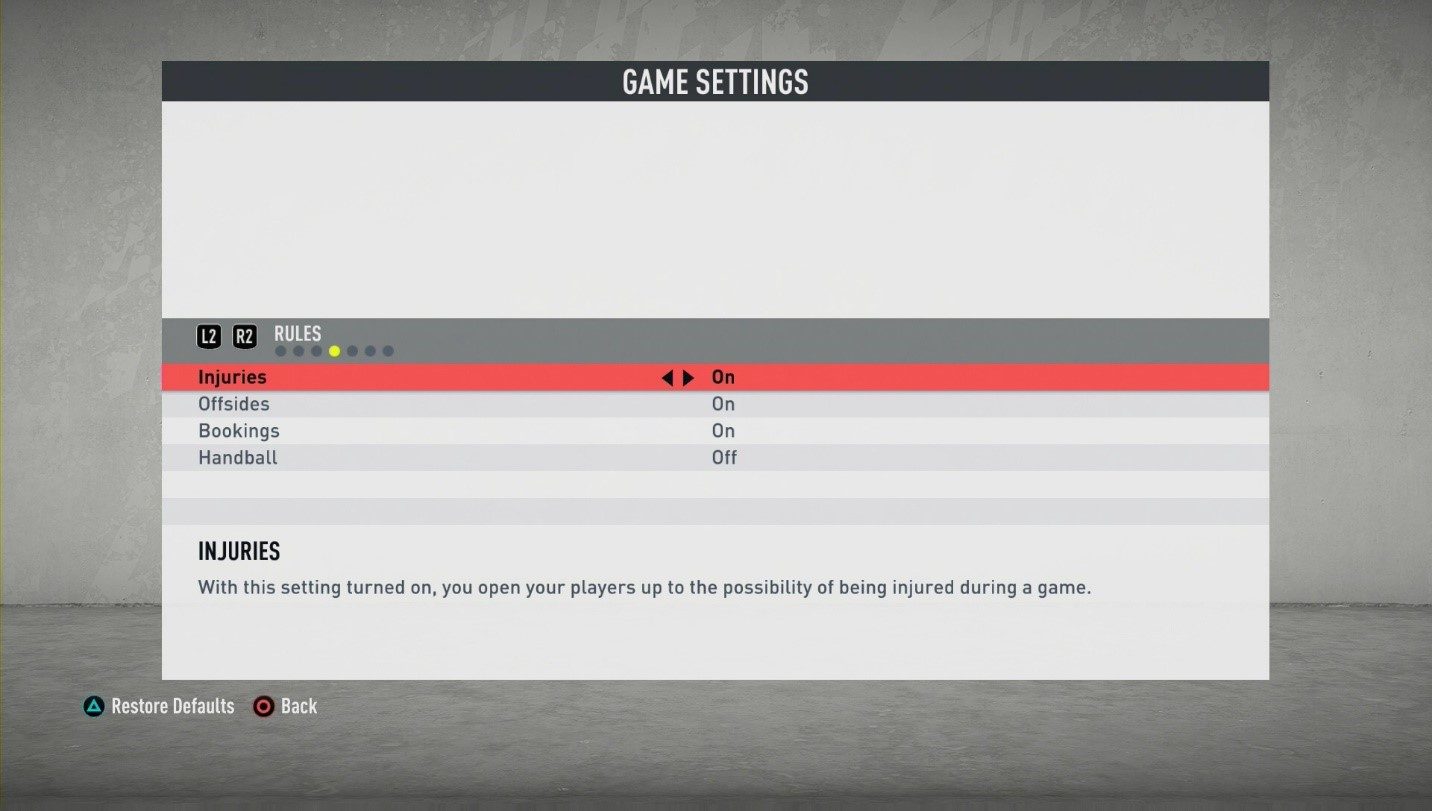
Task: Click the left arrow beside the Injuries setting
Action: (668, 377)
